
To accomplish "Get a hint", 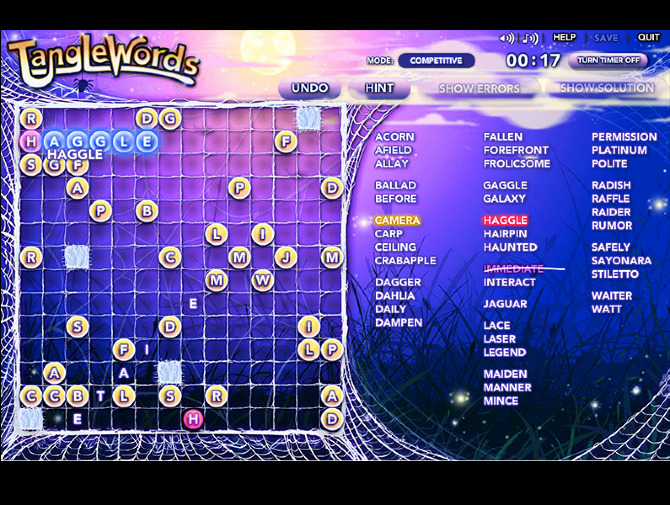I will (x=379, y=88).
